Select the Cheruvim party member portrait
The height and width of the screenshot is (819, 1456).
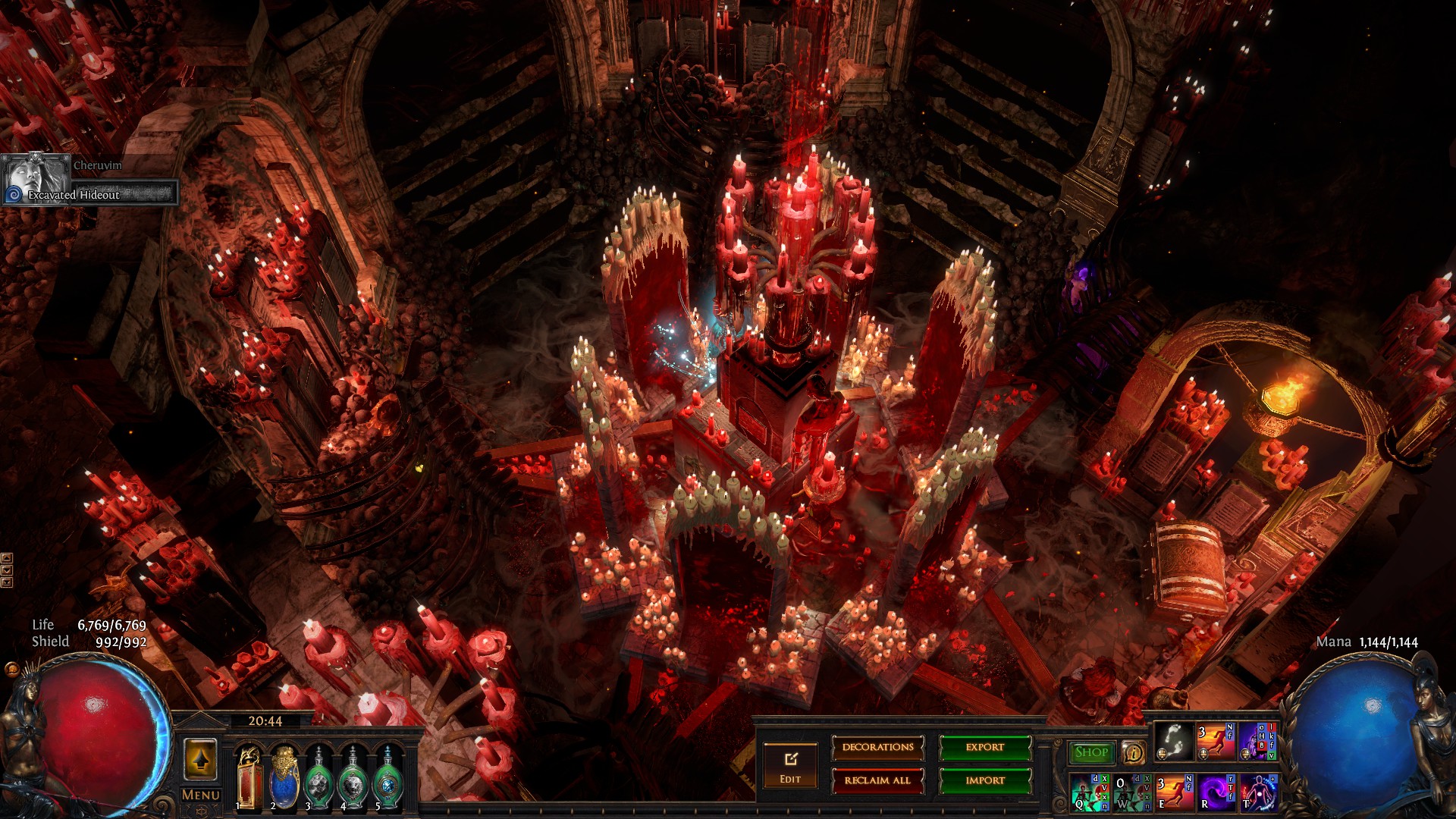(x=35, y=178)
